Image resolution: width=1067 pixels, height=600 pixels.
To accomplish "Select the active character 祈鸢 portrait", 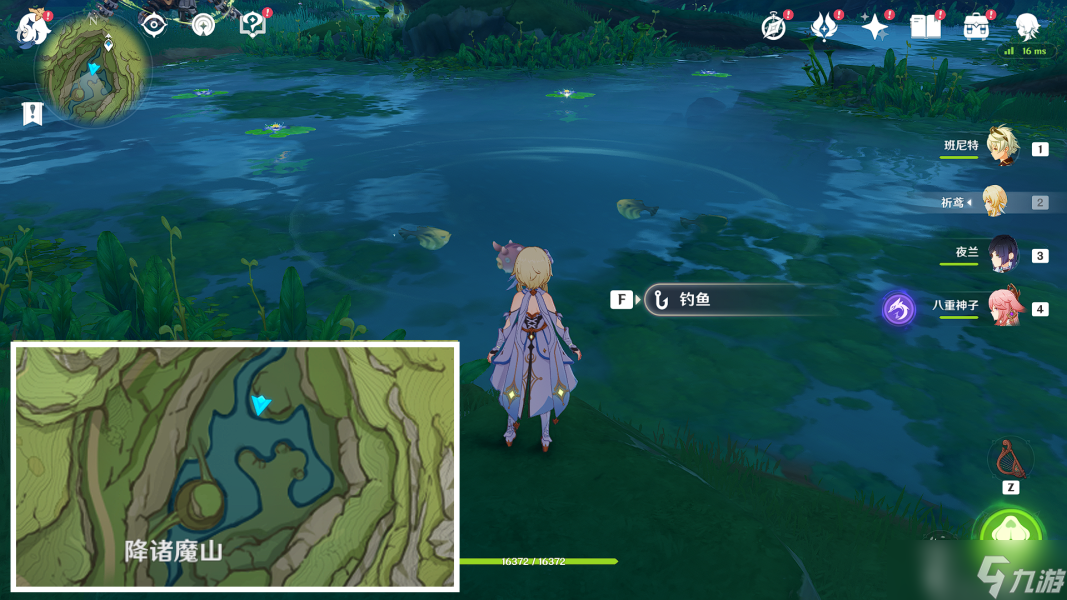I will (995, 202).
